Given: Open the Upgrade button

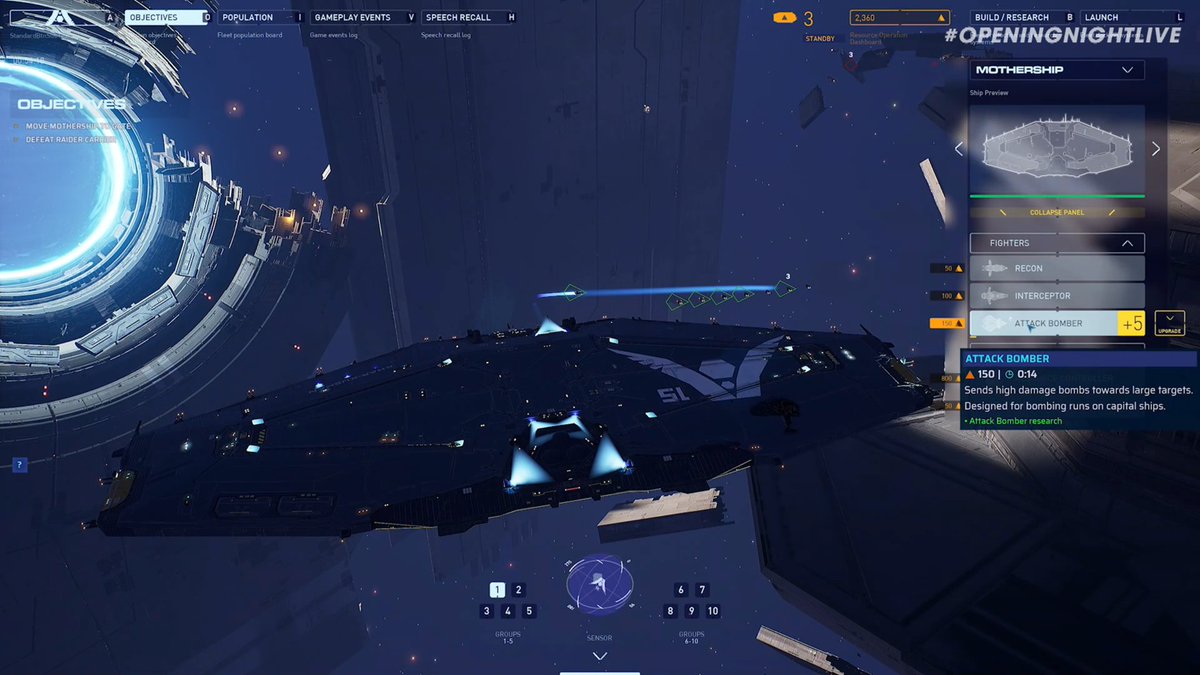Looking at the screenshot, I should (1169, 323).
